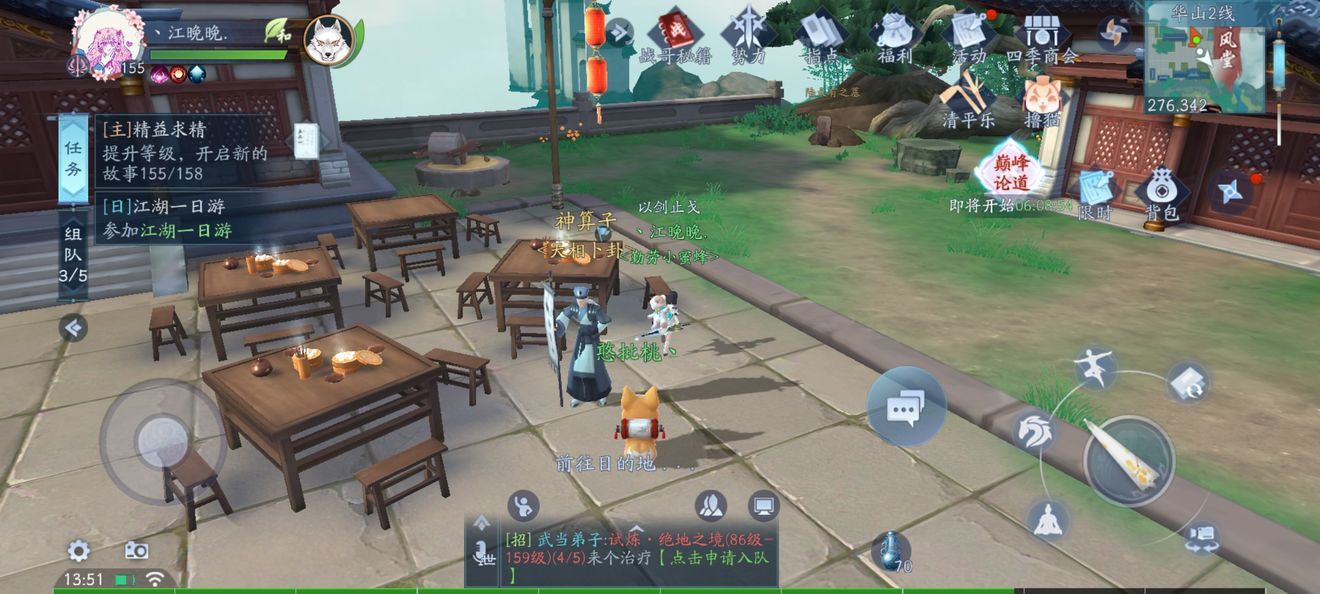
Task: Switch to the 组队 team tab
Action: tap(73, 255)
